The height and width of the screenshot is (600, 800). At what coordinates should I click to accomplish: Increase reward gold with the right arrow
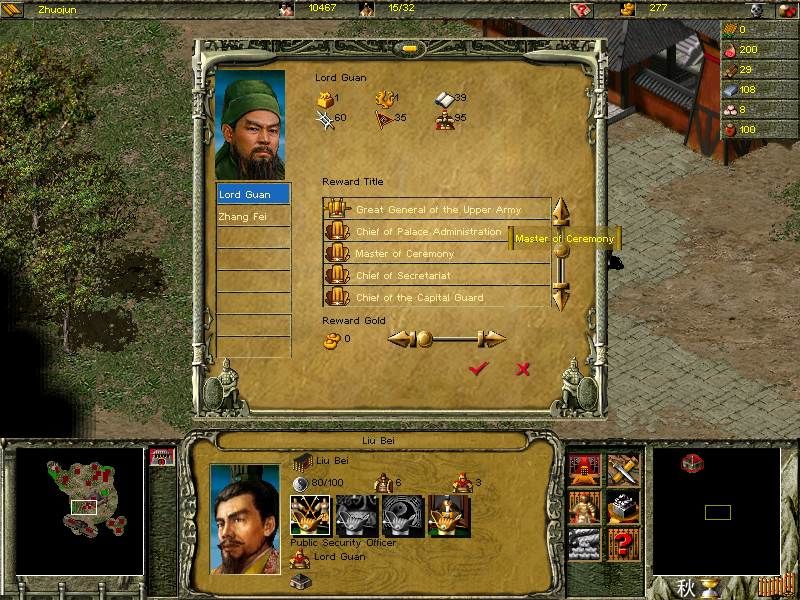click(x=492, y=339)
